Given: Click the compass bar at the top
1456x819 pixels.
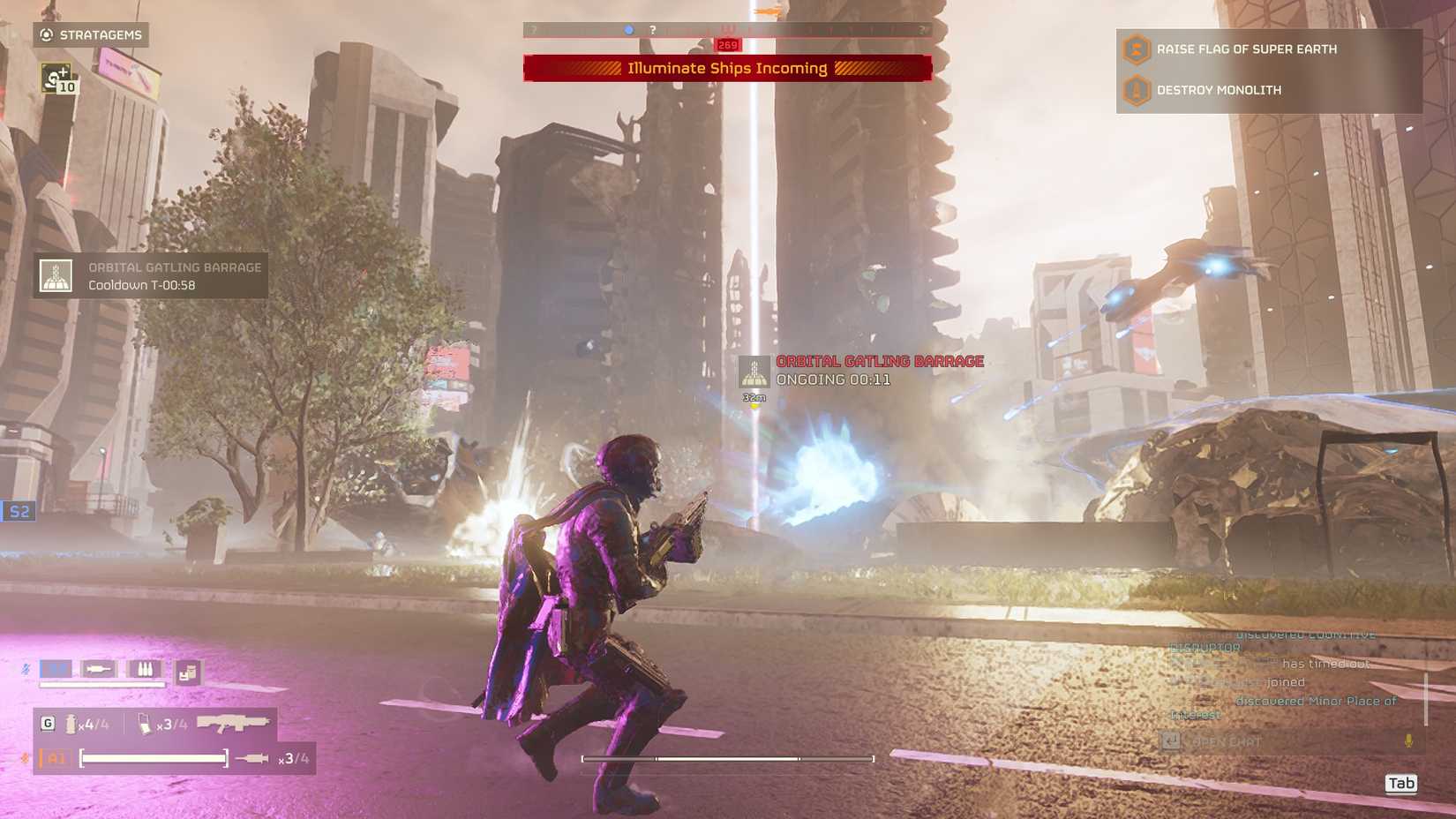Looking at the screenshot, I should (x=727, y=30).
